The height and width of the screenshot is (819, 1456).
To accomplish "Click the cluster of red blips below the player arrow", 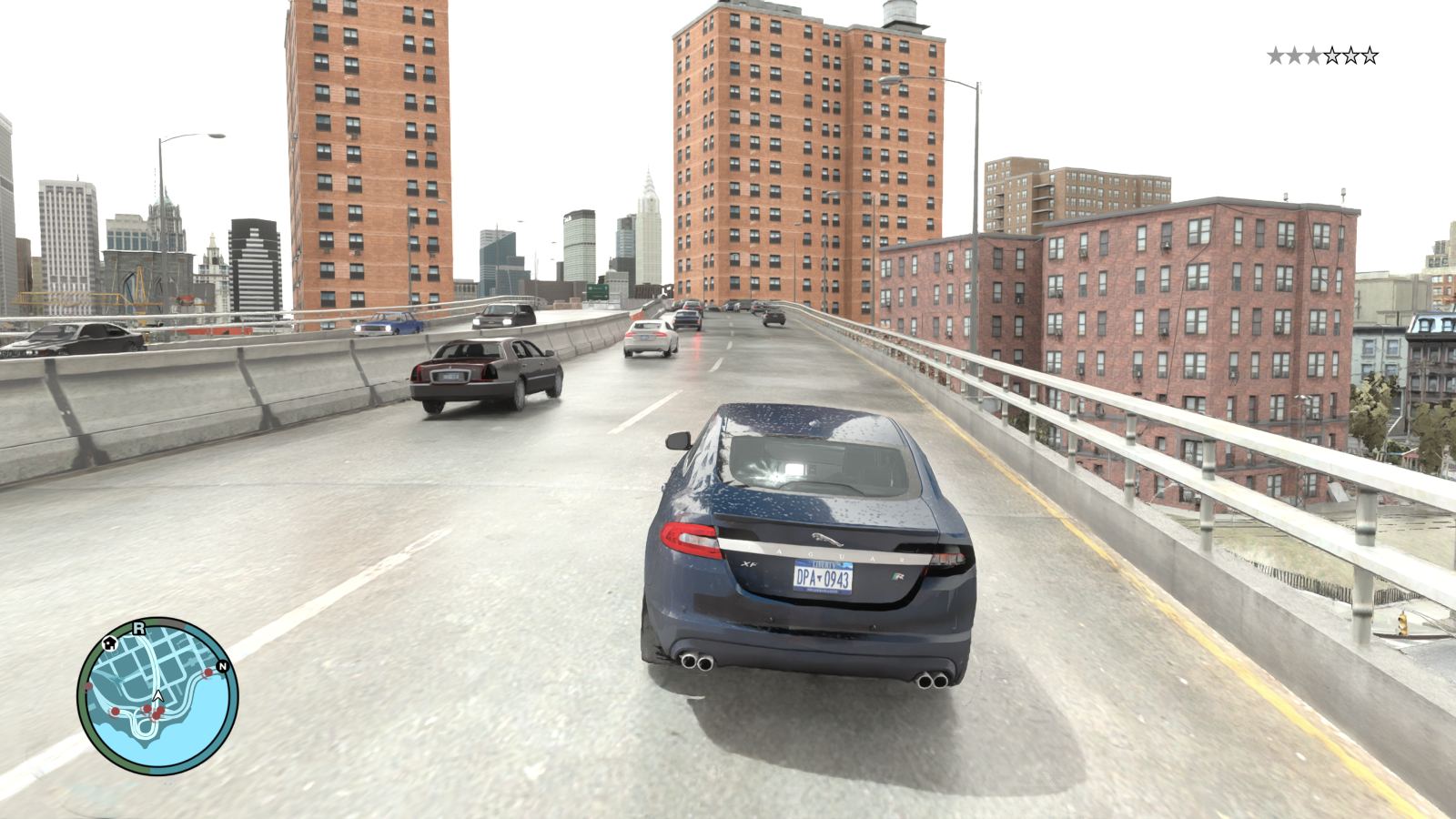I will point(155,713).
